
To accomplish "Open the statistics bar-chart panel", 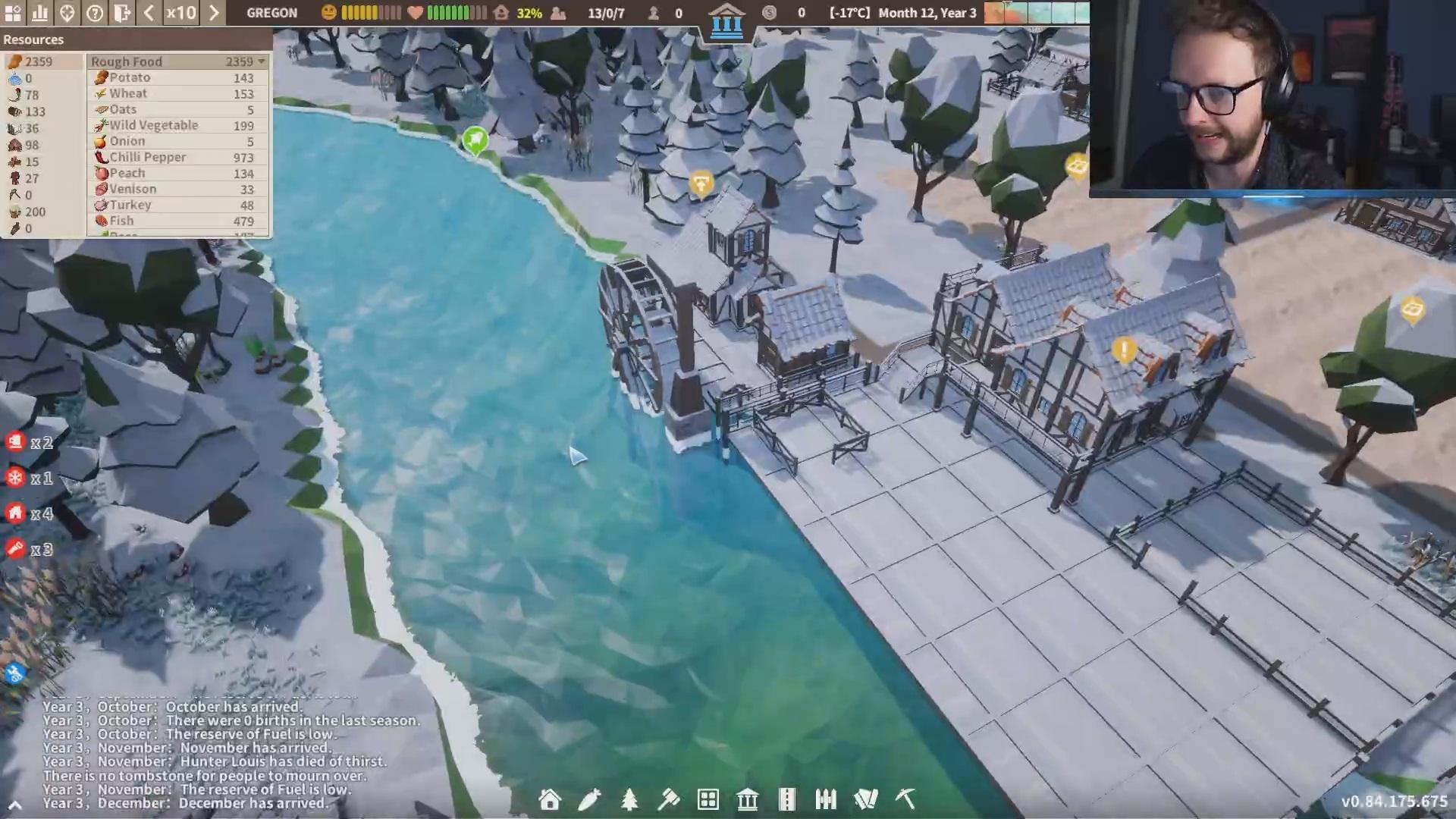I will pos(39,13).
